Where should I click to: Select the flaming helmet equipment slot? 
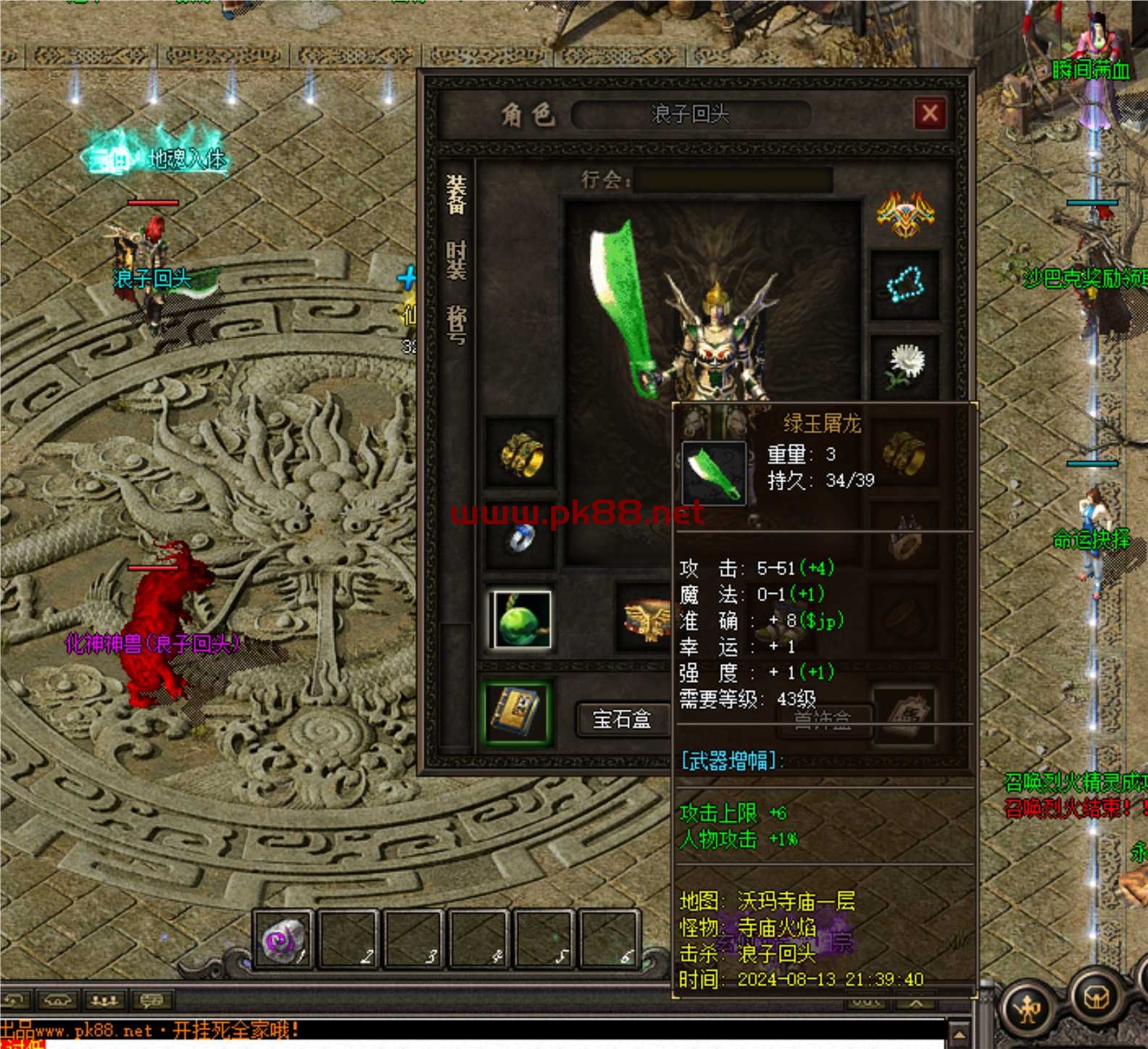905,215
